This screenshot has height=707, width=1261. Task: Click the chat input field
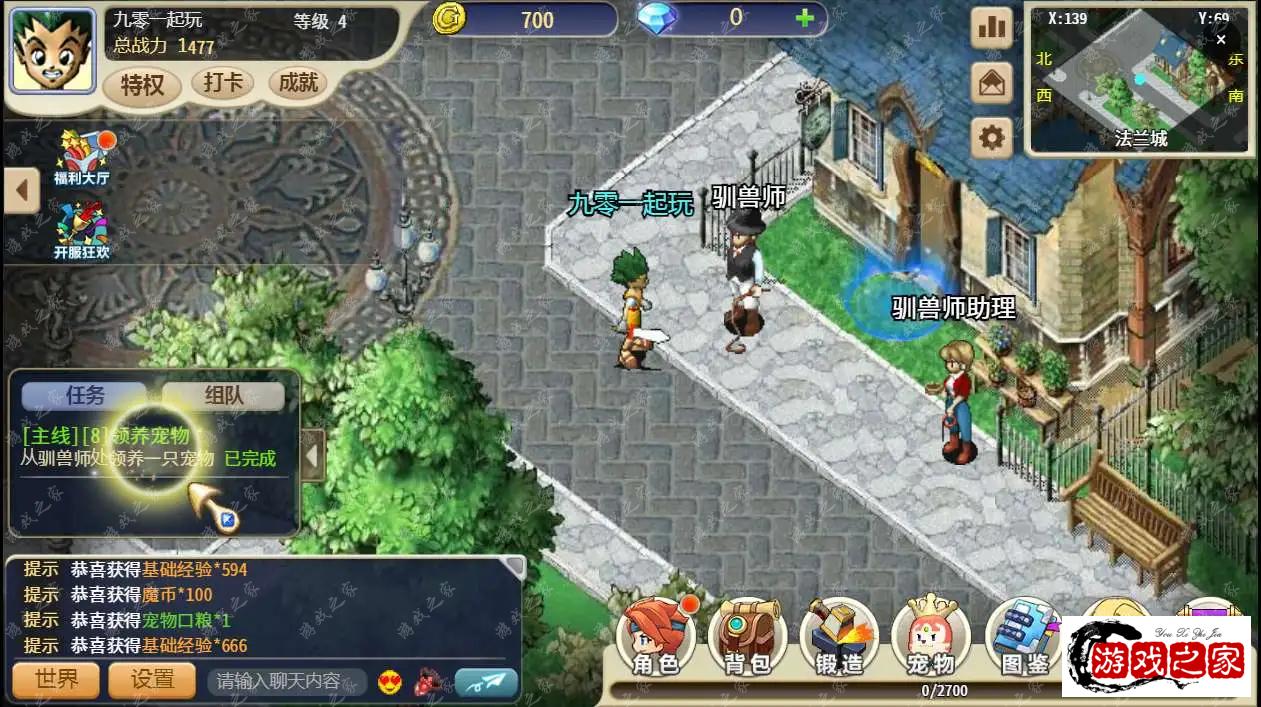(285, 681)
